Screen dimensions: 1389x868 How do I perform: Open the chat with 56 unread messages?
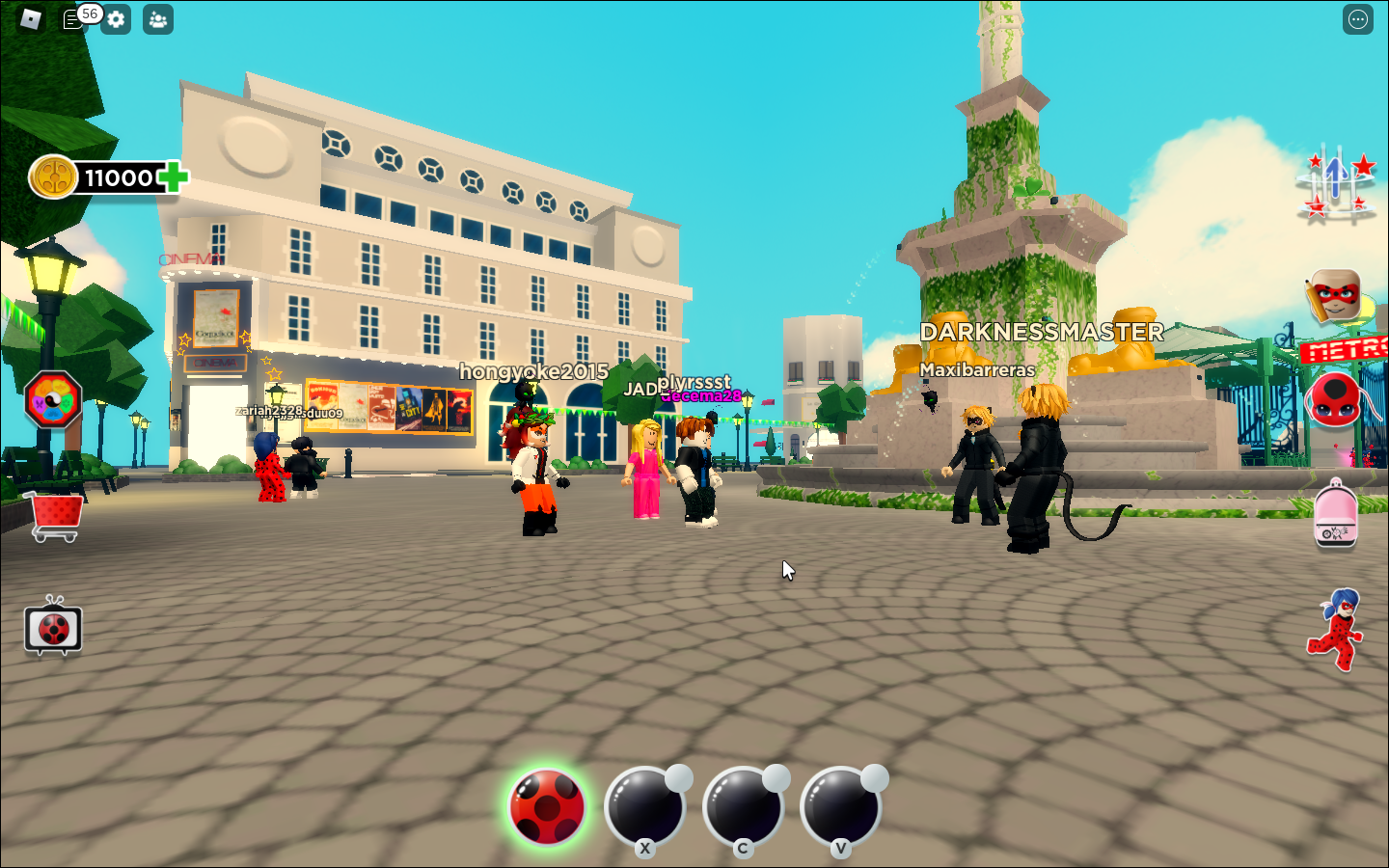click(74, 19)
